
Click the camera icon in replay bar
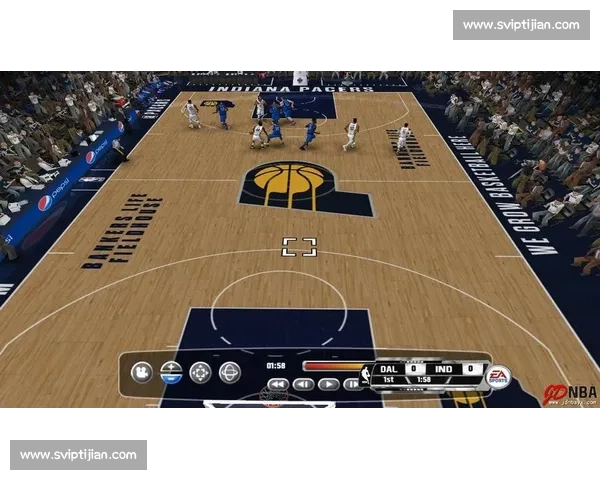point(141,373)
